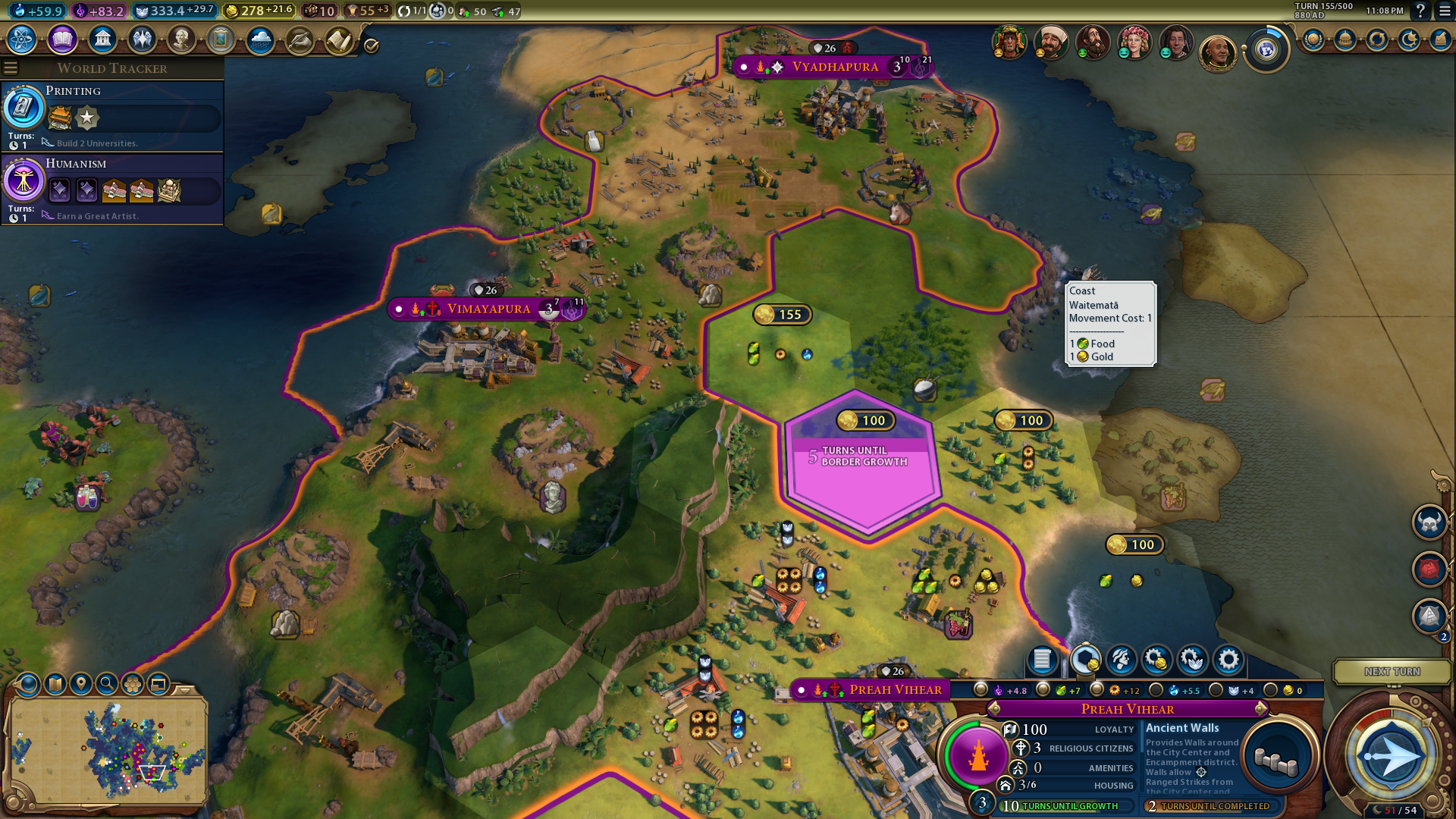This screenshot has height=819, width=1456.
Task: Click the Vyadhapura city banner
Action: 834,67
